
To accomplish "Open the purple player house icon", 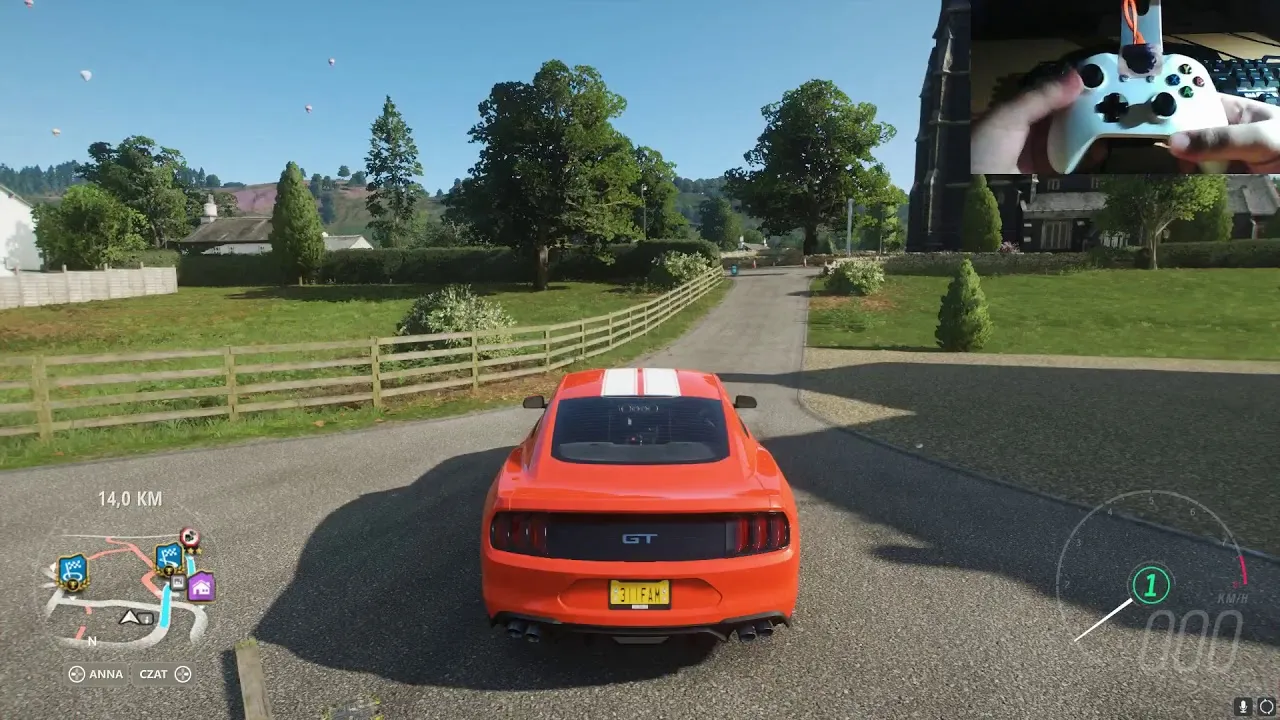I will pyautogui.click(x=200, y=586).
